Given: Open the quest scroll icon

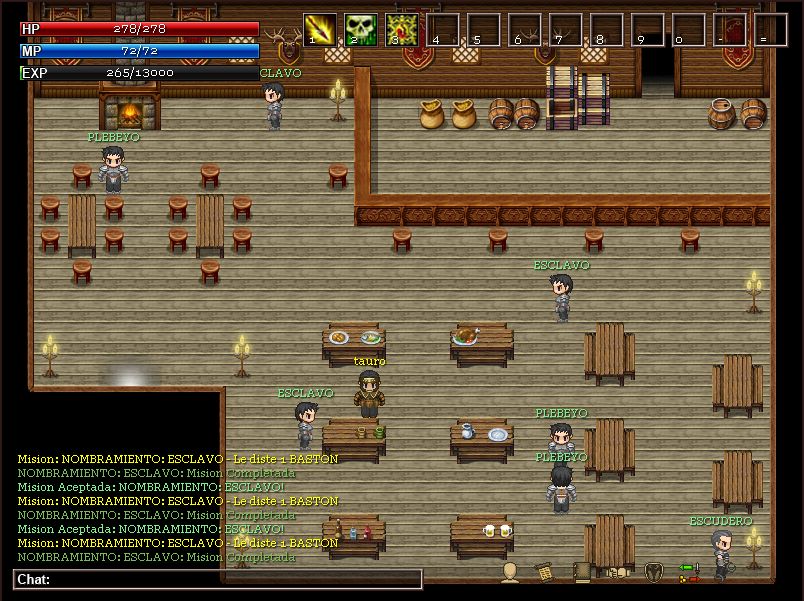Looking at the screenshot, I should click(545, 572).
